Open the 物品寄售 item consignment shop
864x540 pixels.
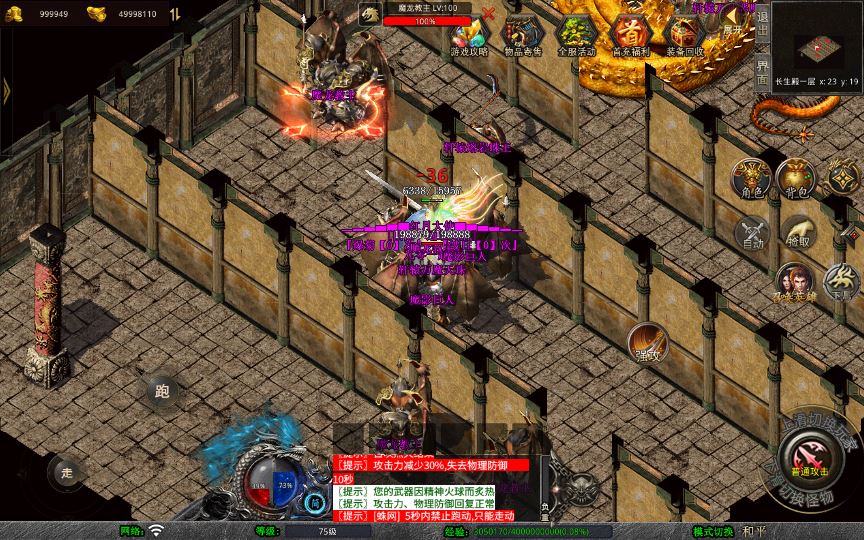523,35
